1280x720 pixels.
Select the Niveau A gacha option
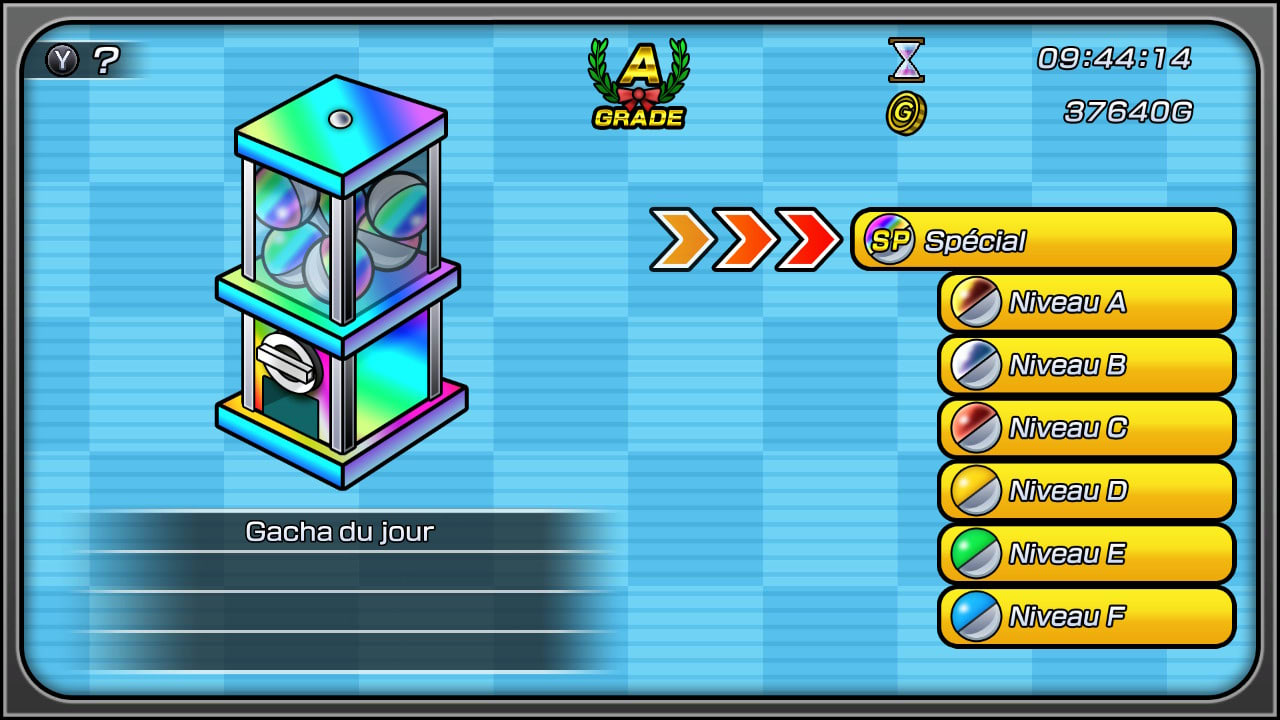click(x=1085, y=301)
